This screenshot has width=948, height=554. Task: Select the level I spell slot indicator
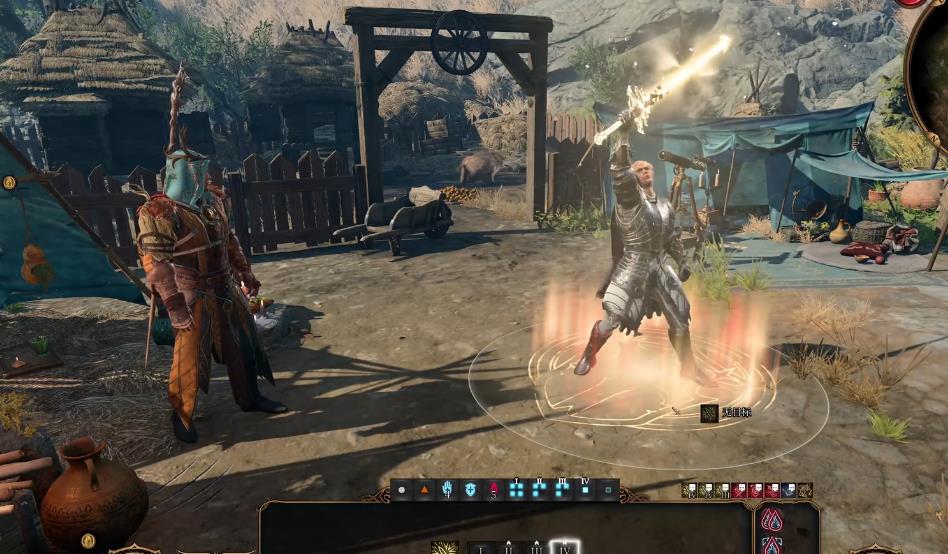517,488
